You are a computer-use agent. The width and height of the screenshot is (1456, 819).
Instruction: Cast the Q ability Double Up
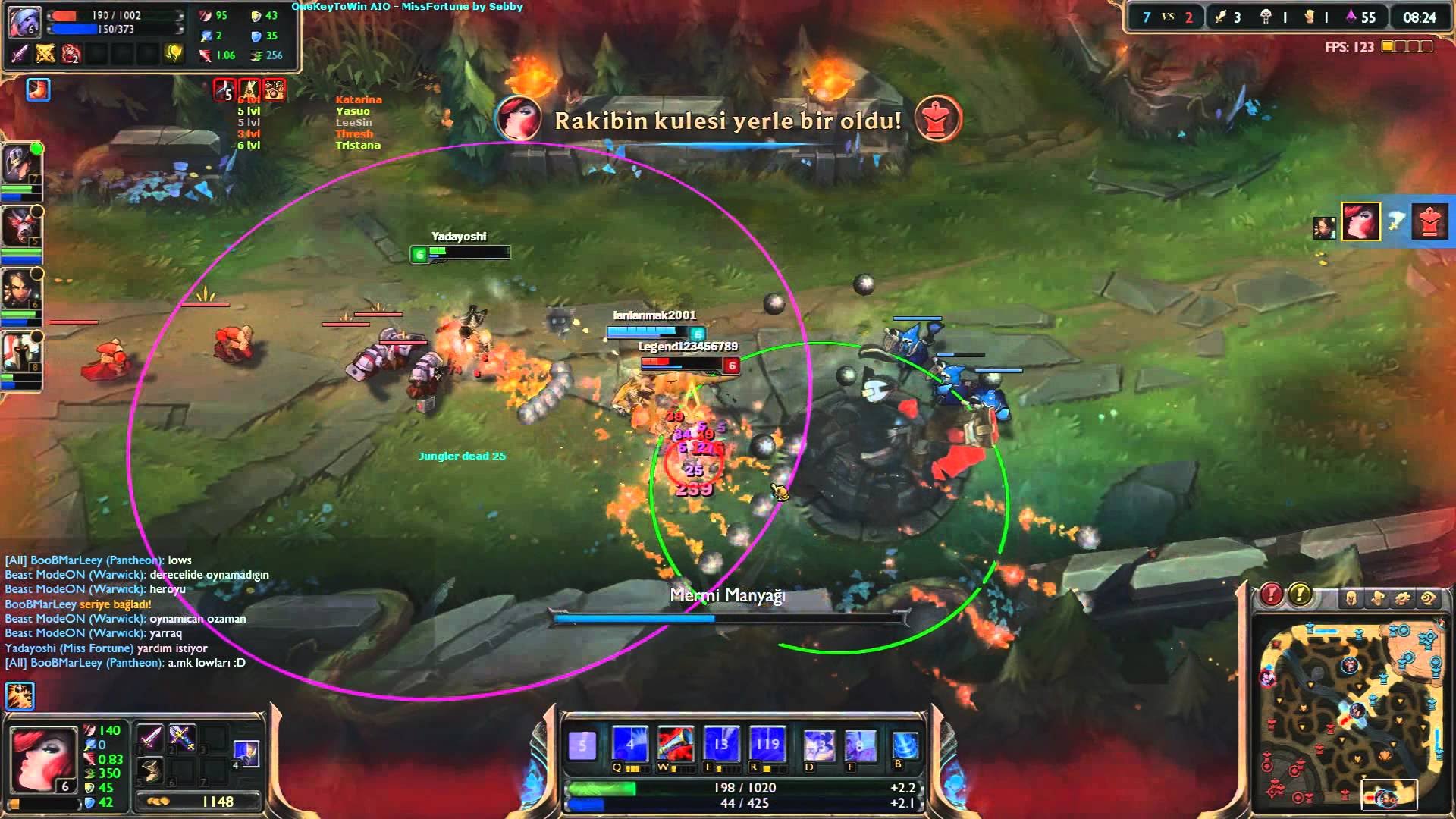coord(631,743)
